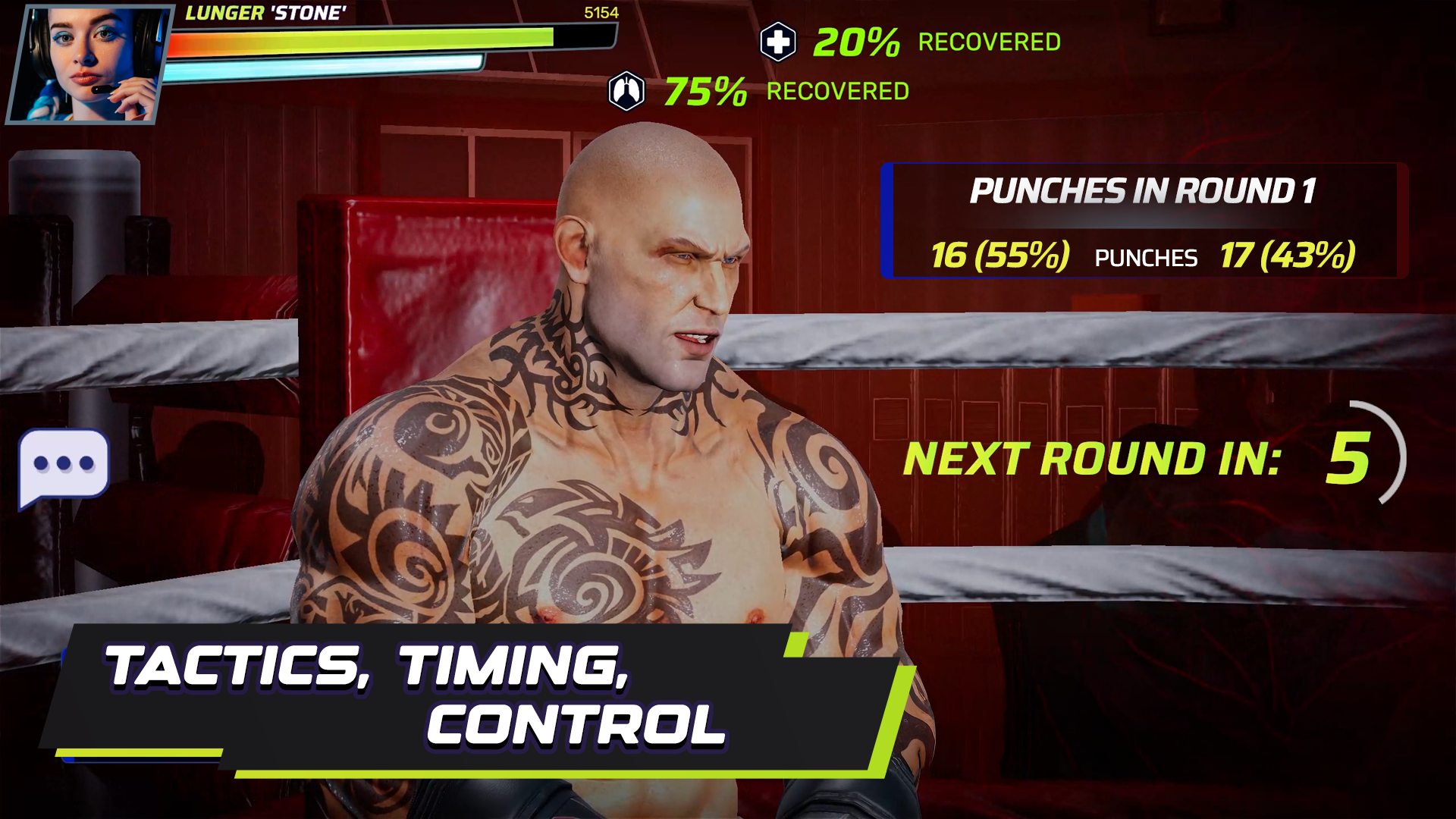The height and width of the screenshot is (819, 1456).
Task: Click the health cross recovery icon
Action: tap(777, 42)
